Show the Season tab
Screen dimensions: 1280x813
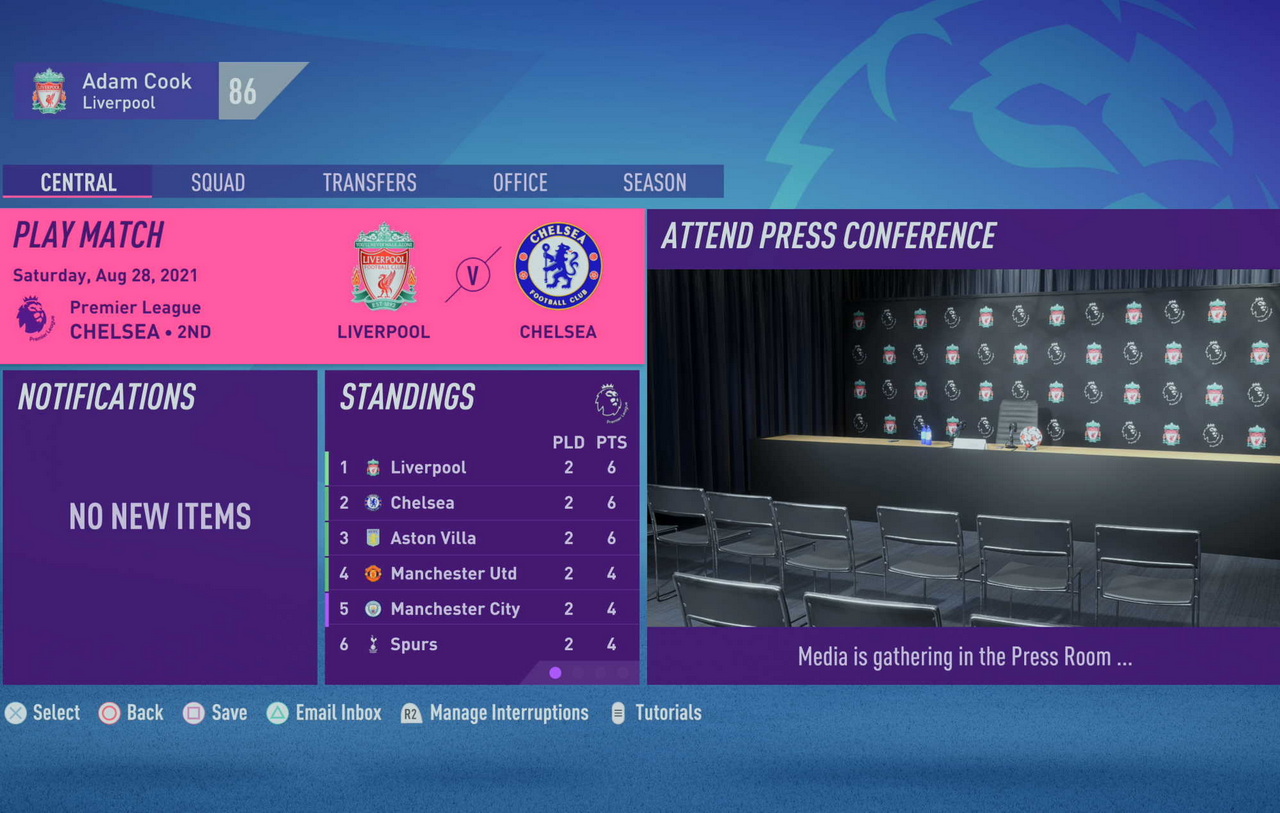[x=654, y=182]
